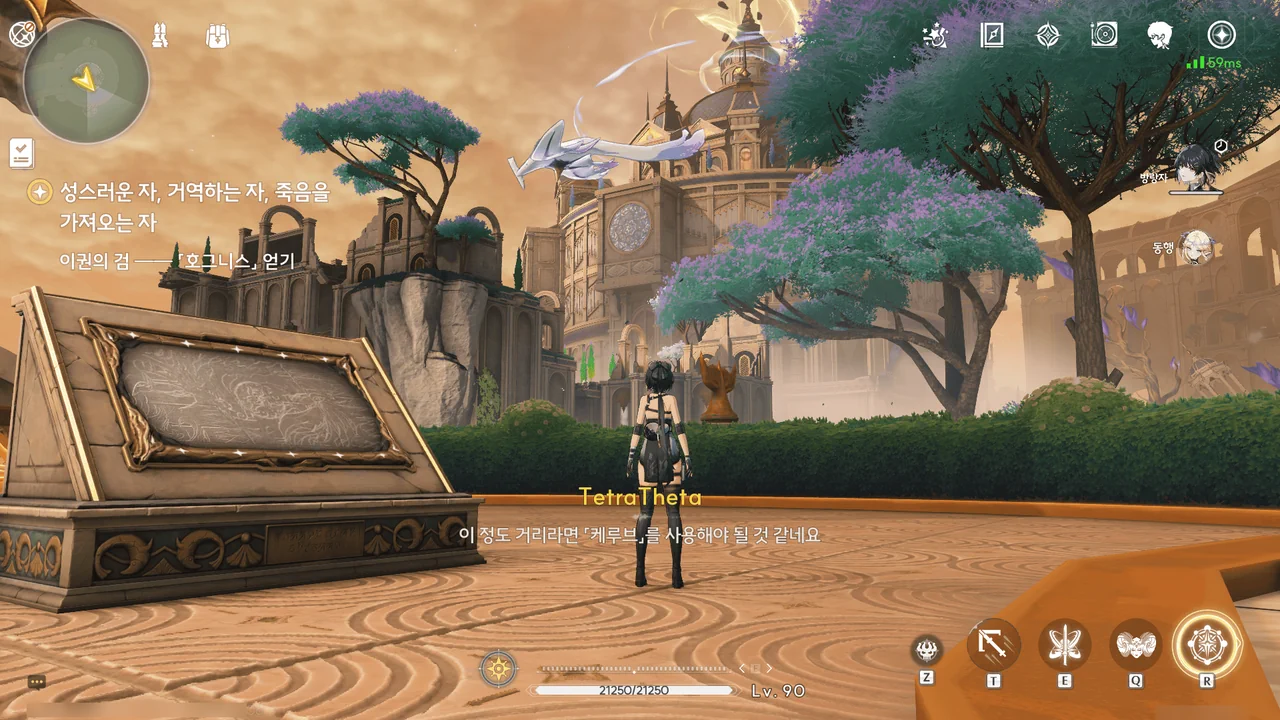This screenshot has width=1280, height=720.
Task: Use the ram skull Echo skill
Action: 1136,645
